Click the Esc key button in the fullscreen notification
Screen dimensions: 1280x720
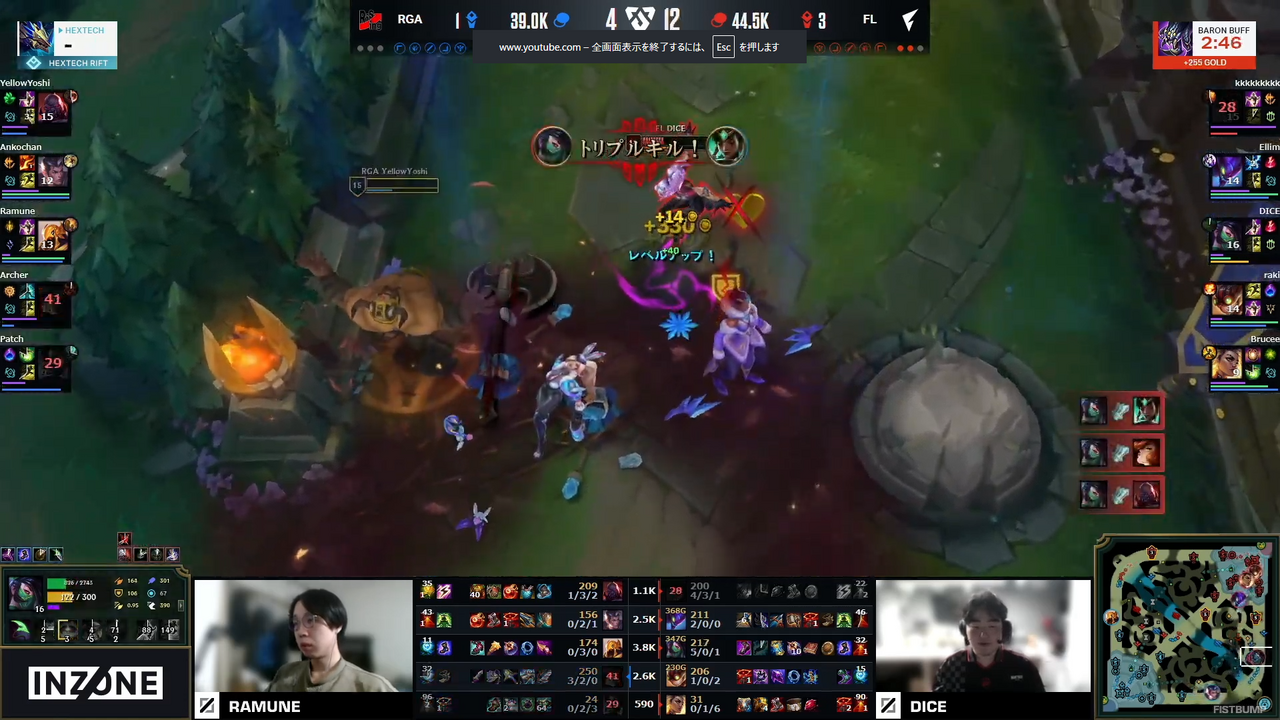tap(723, 47)
